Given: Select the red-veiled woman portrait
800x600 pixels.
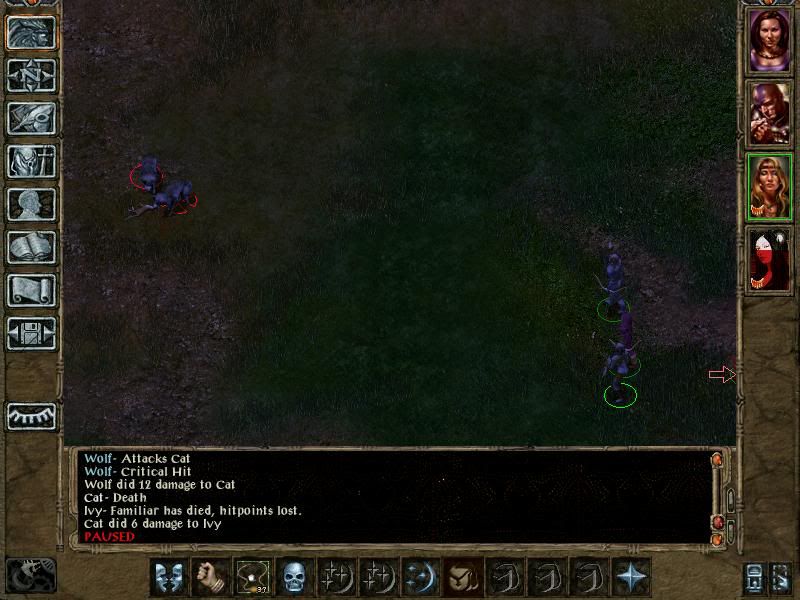Looking at the screenshot, I should [x=770, y=260].
